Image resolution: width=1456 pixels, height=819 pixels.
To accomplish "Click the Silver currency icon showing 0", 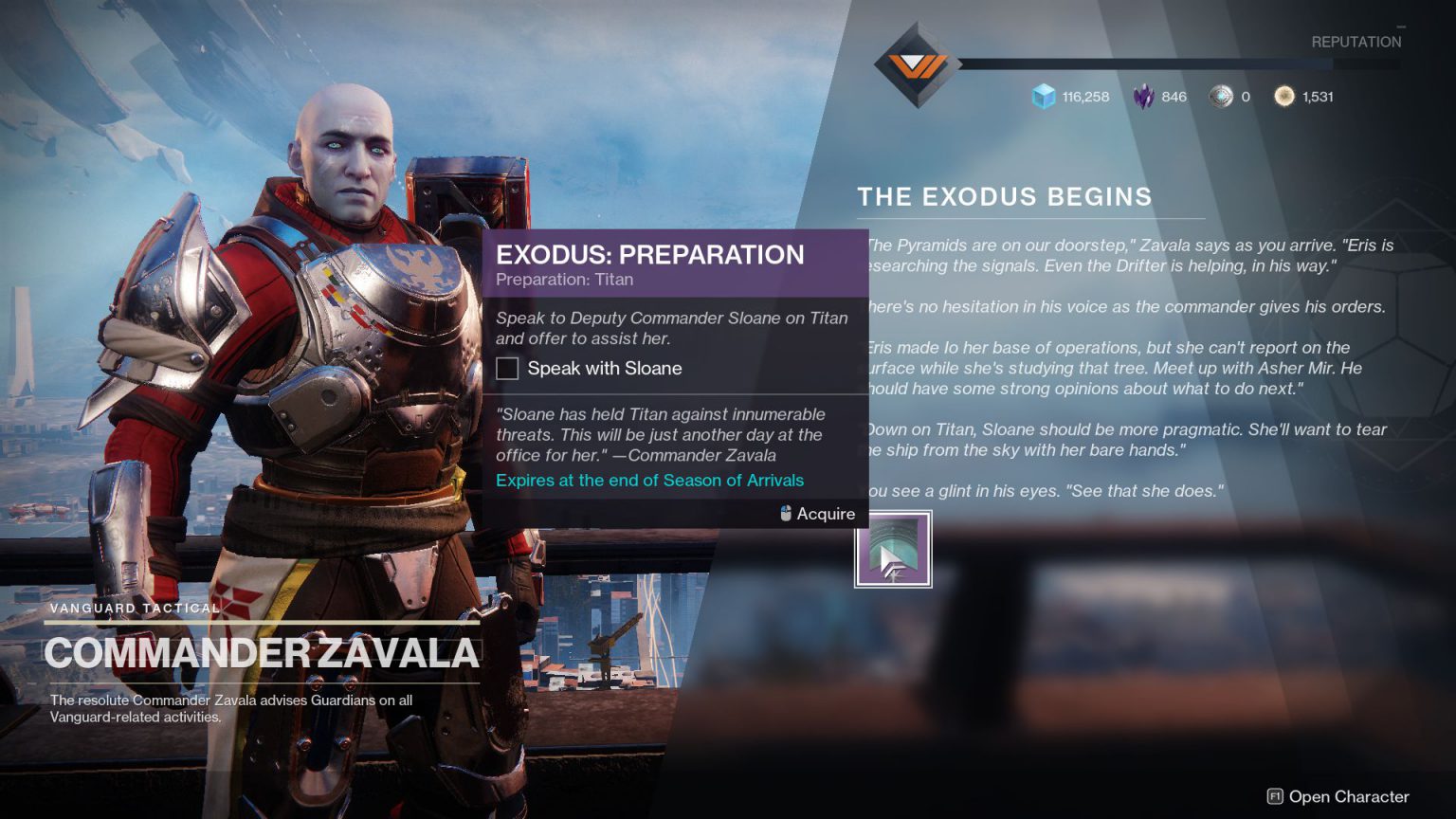I will [1221, 96].
